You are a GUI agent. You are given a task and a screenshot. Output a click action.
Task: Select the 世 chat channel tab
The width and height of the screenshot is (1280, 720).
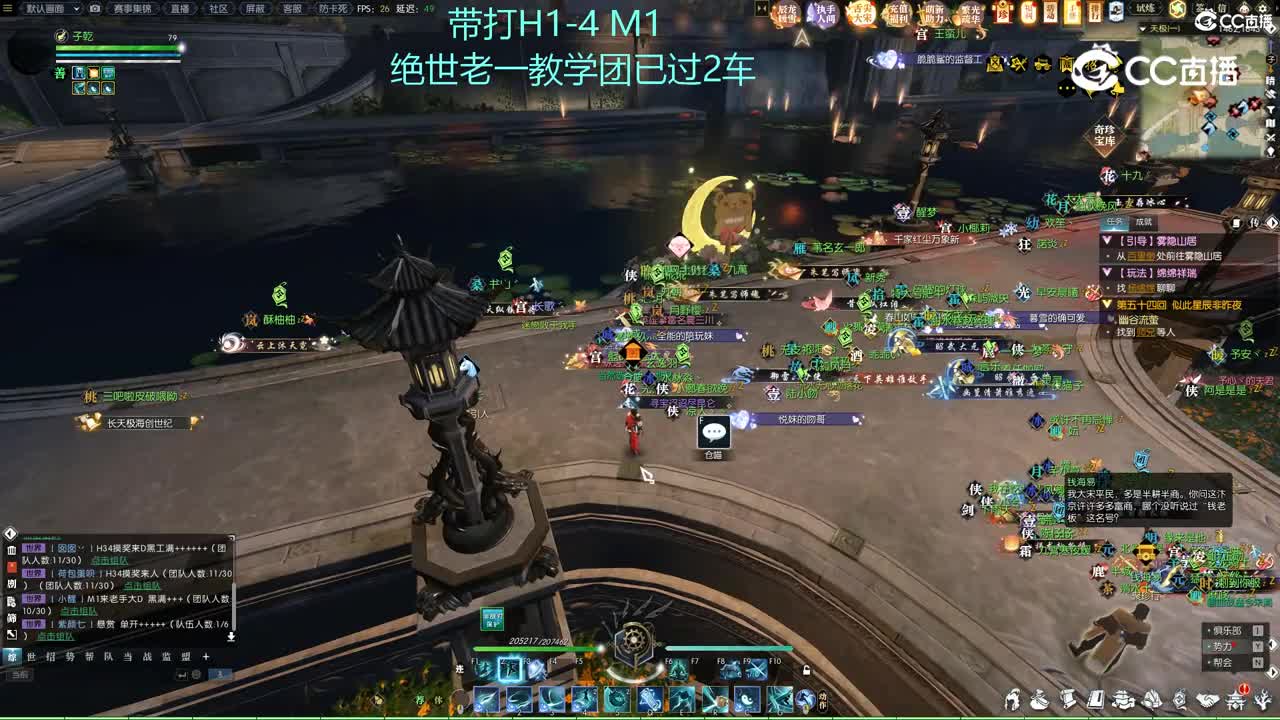point(33,656)
